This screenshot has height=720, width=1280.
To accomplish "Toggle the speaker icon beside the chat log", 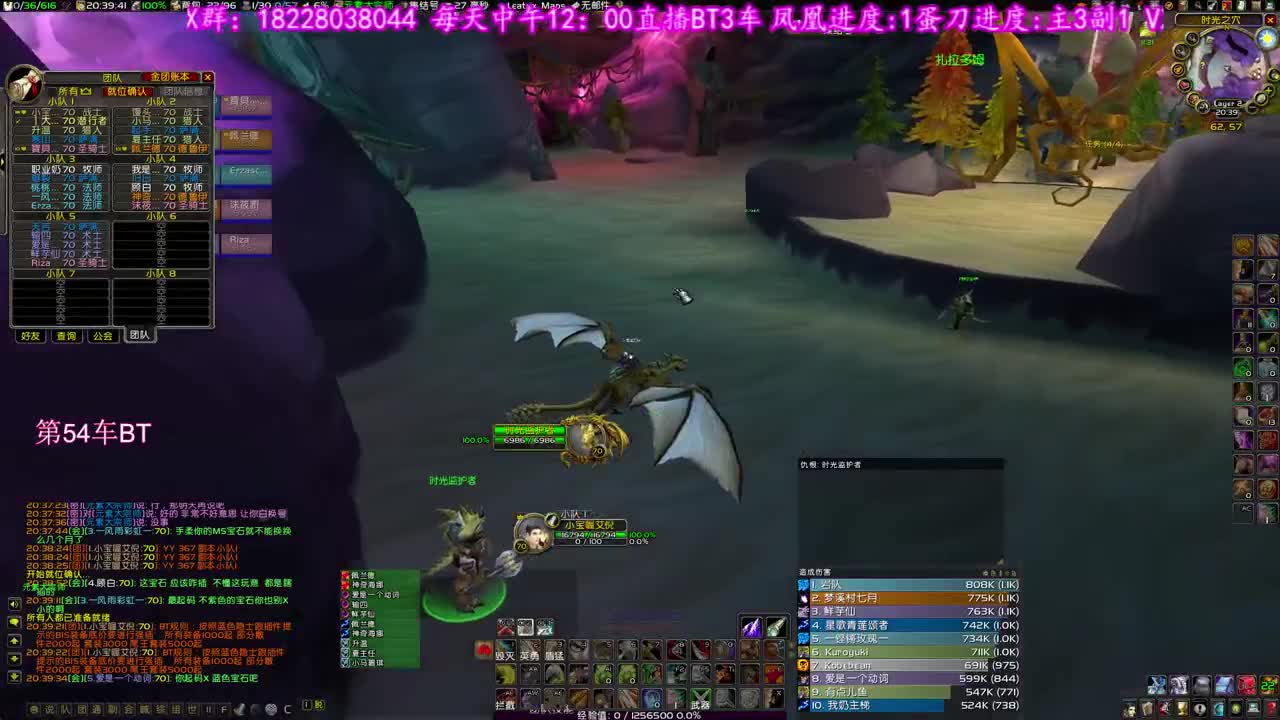I will pos(14,604).
